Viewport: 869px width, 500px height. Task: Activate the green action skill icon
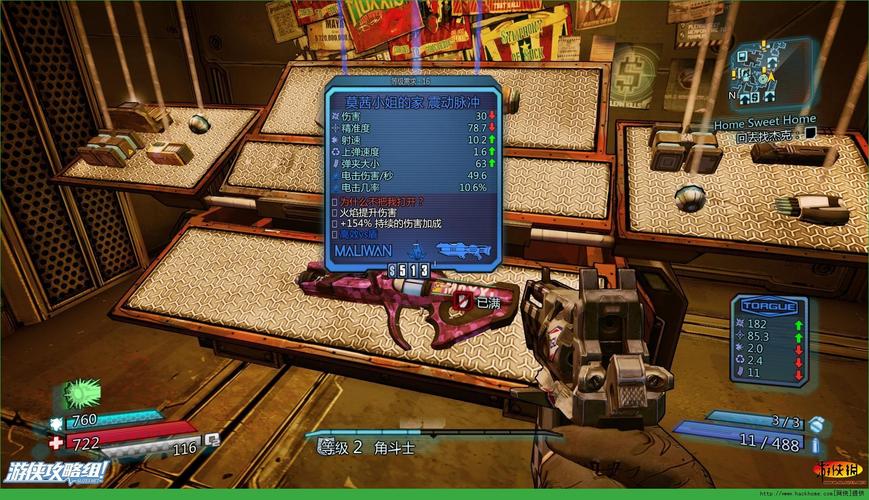81,392
